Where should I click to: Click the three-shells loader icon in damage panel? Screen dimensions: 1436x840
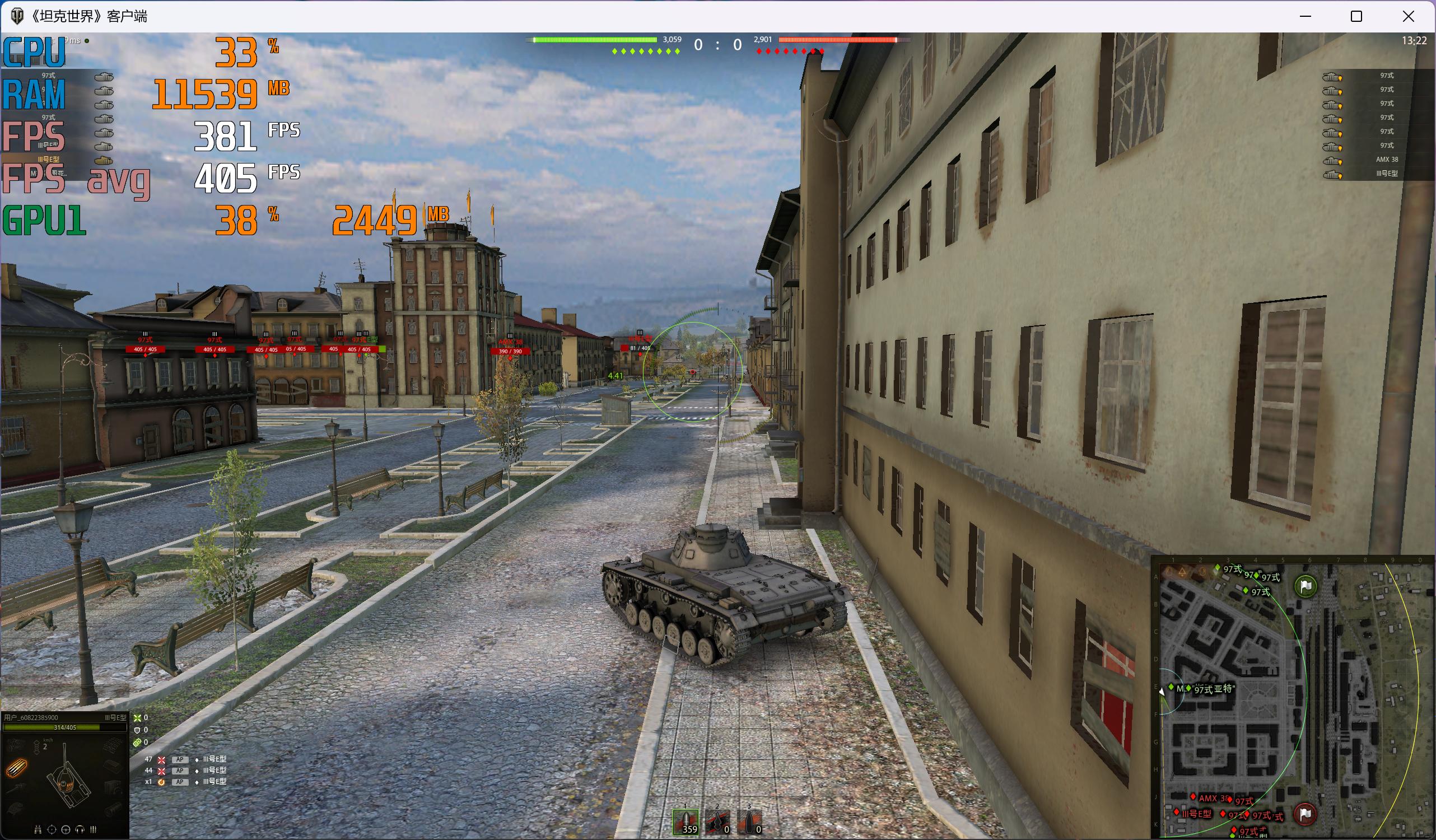[94, 830]
